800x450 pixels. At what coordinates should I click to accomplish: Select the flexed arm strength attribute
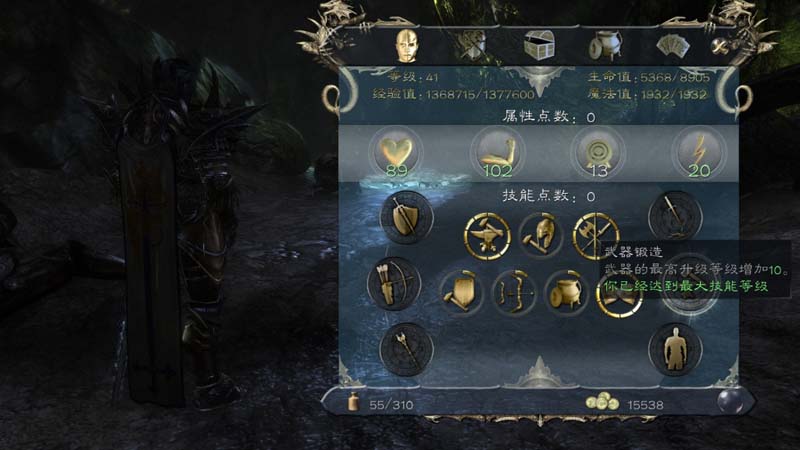click(x=497, y=153)
